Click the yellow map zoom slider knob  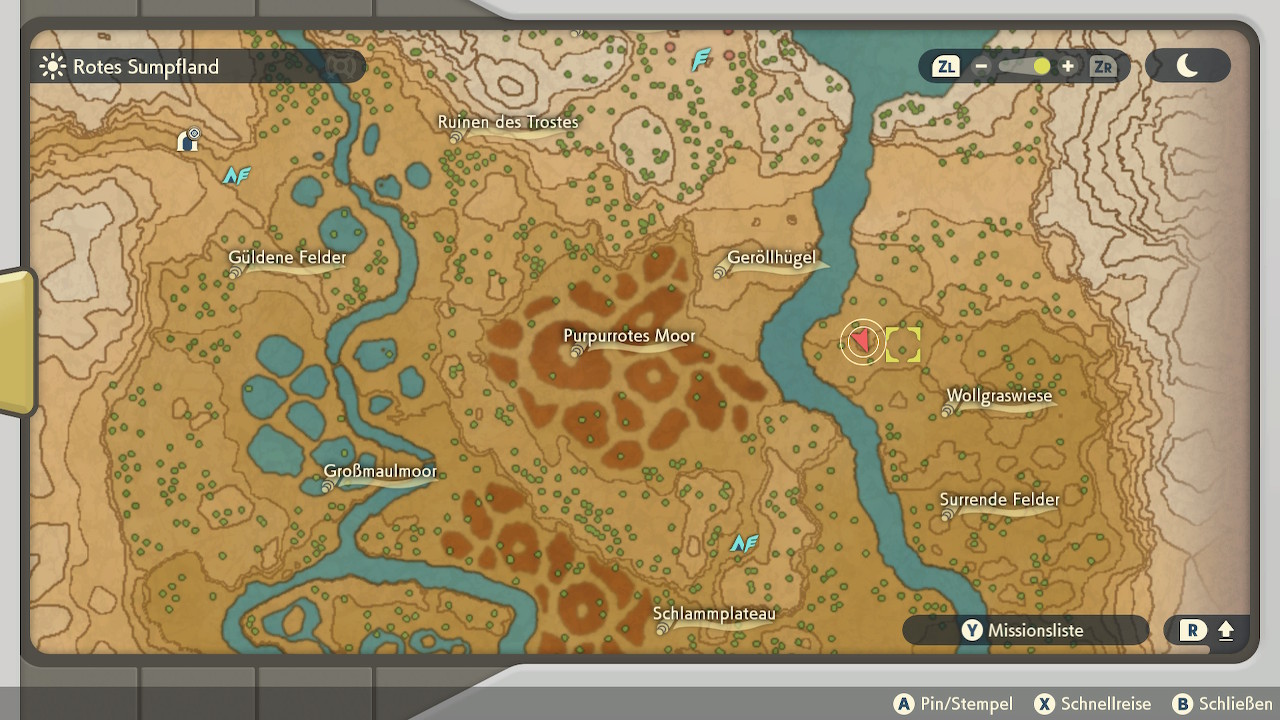pos(1042,67)
